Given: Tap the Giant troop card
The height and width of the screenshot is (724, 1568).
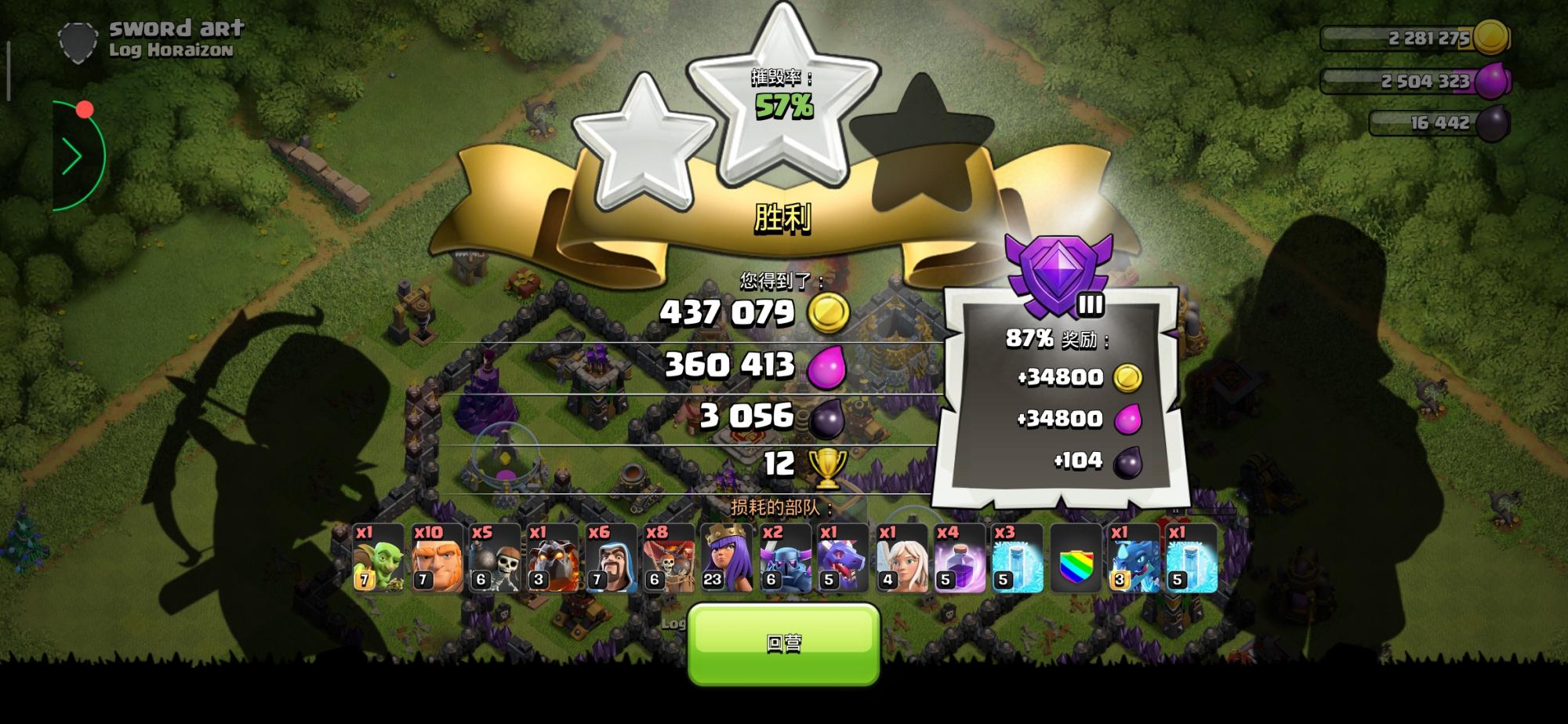Looking at the screenshot, I should coord(437,558).
